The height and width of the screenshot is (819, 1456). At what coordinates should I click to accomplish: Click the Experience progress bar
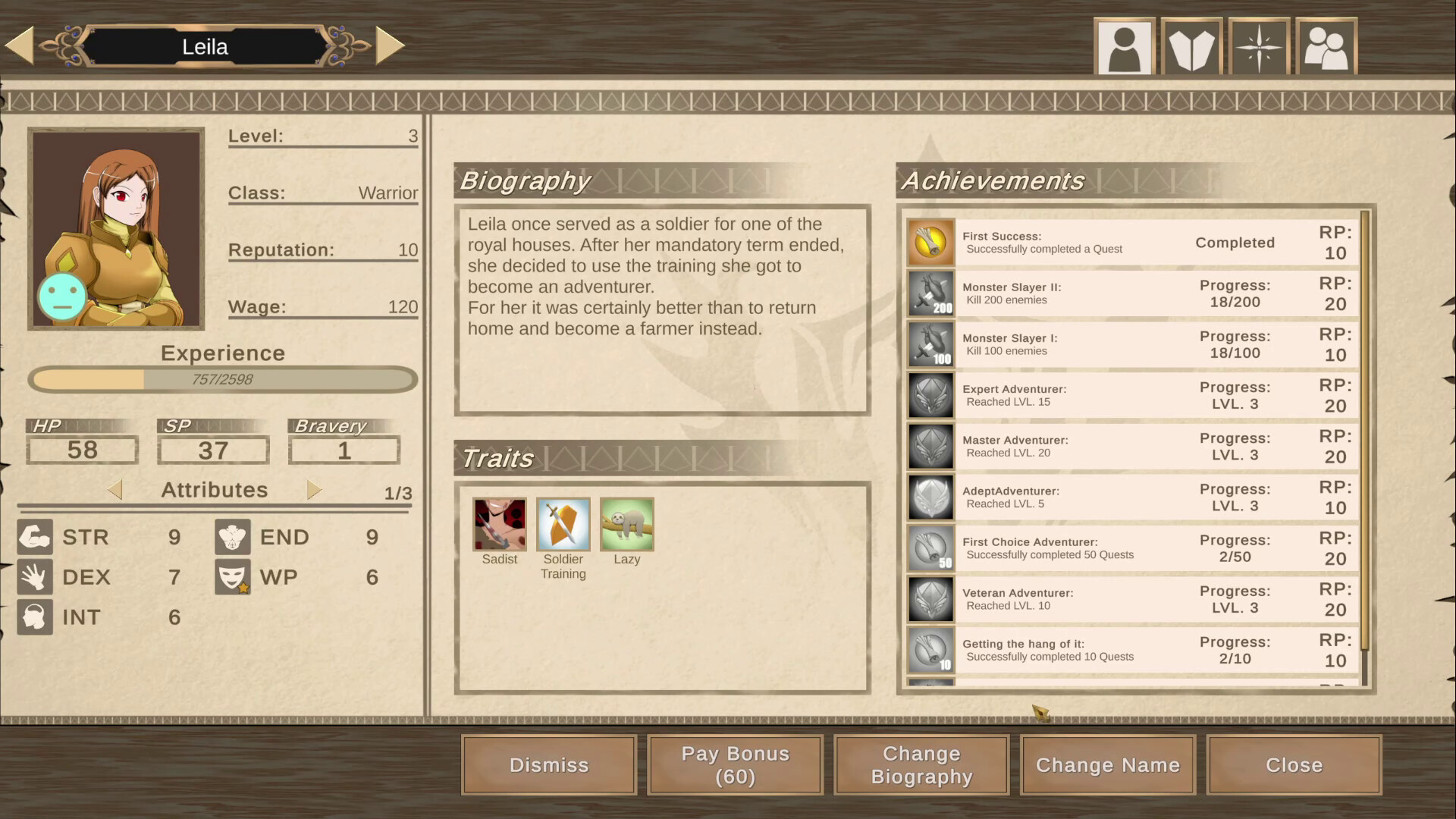pyautogui.click(x=222, y=379)
